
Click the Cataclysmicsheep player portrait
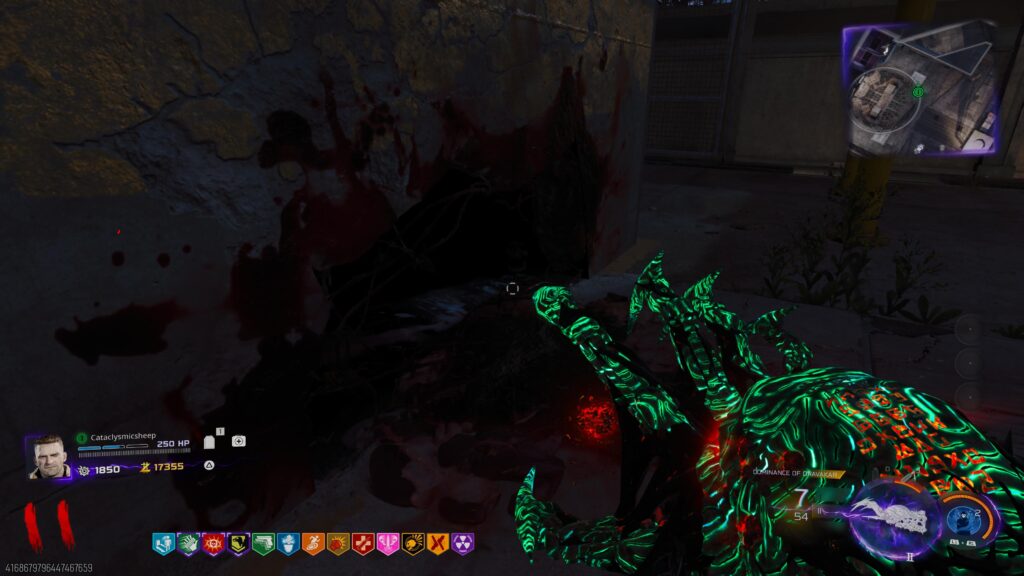[x=48, y=456]
